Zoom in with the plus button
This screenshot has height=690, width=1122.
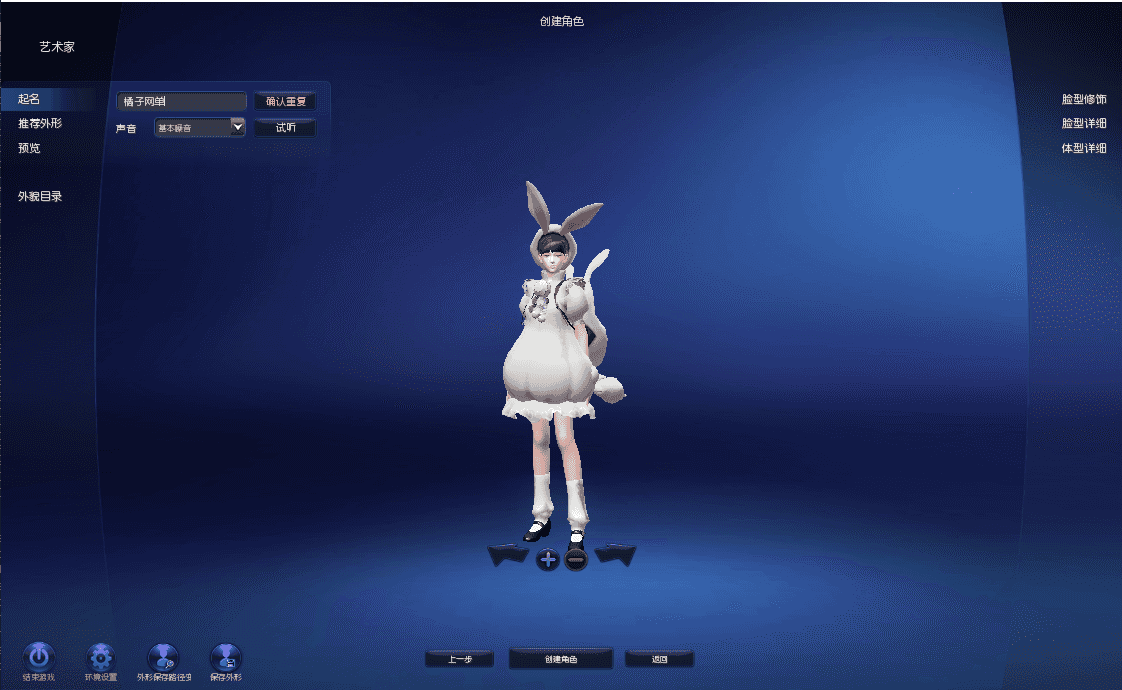coord(548,559)
